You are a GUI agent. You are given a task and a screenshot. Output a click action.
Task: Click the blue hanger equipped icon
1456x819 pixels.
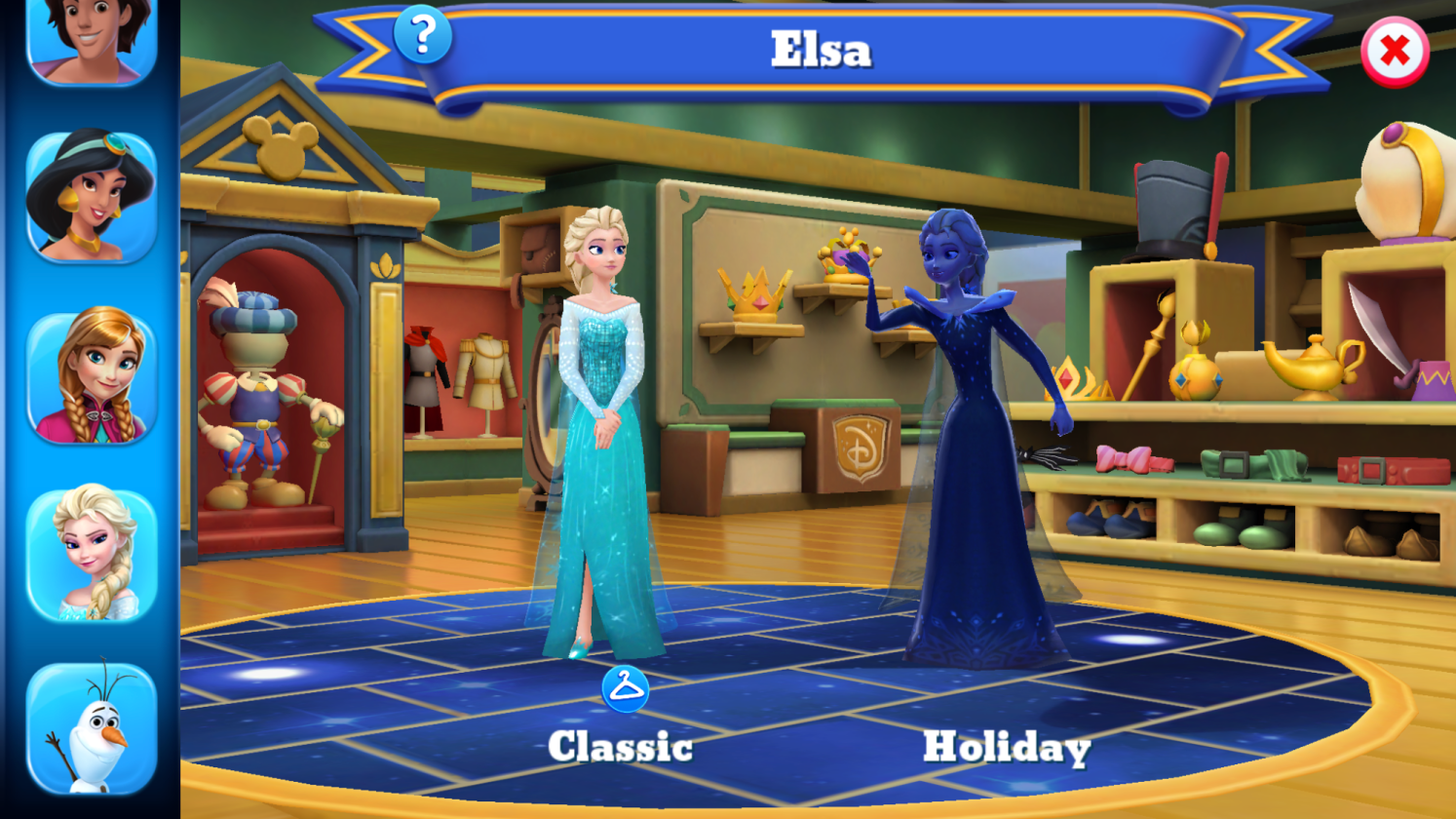(x=625, y=689)
